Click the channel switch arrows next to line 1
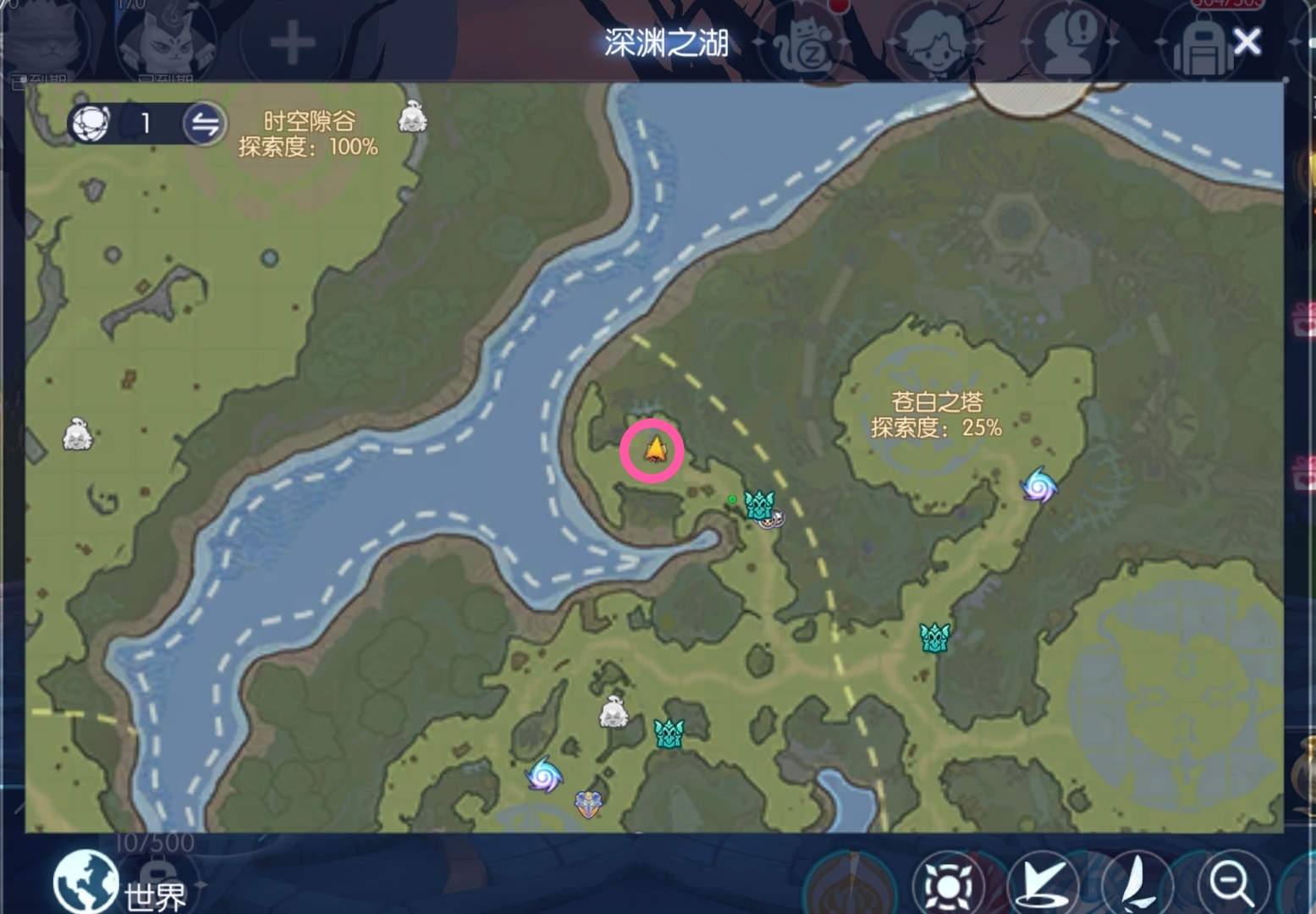1316x914 pixels. tap(206, 124)
